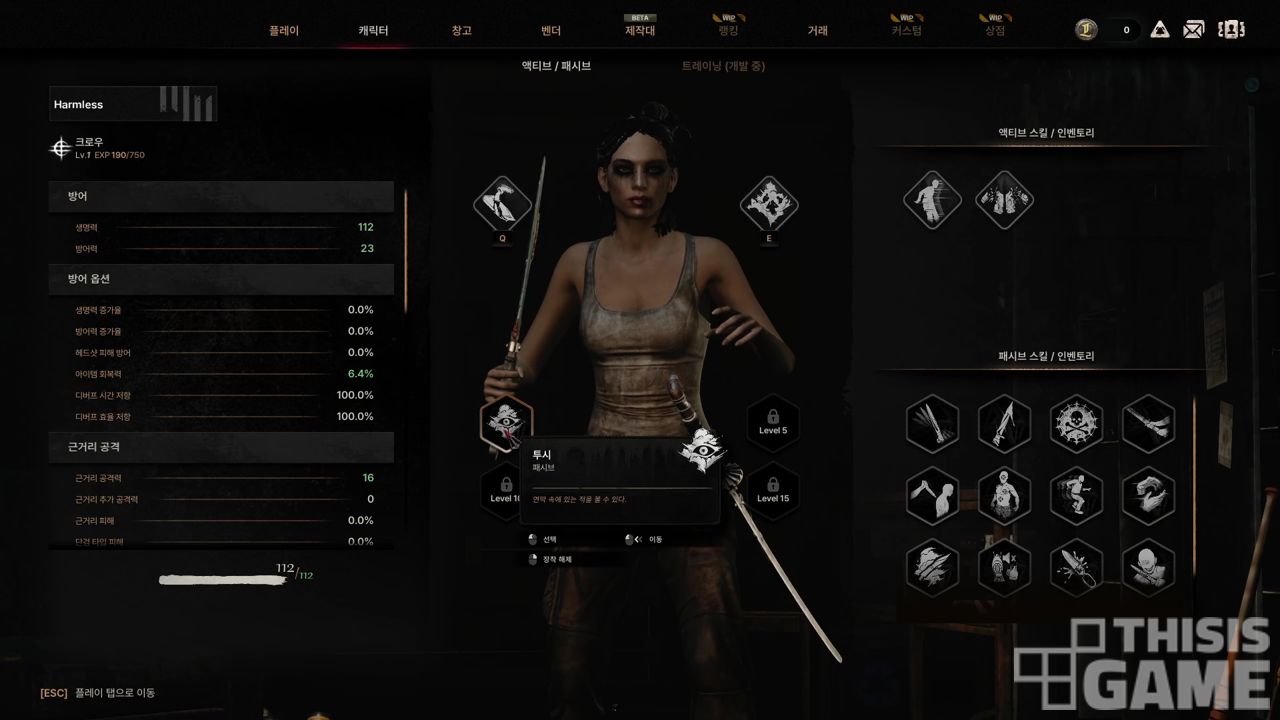The image size is (1280, 720).
Task: Open the friends list icon
Action: pyautogui.click(x=1231, y=30)
